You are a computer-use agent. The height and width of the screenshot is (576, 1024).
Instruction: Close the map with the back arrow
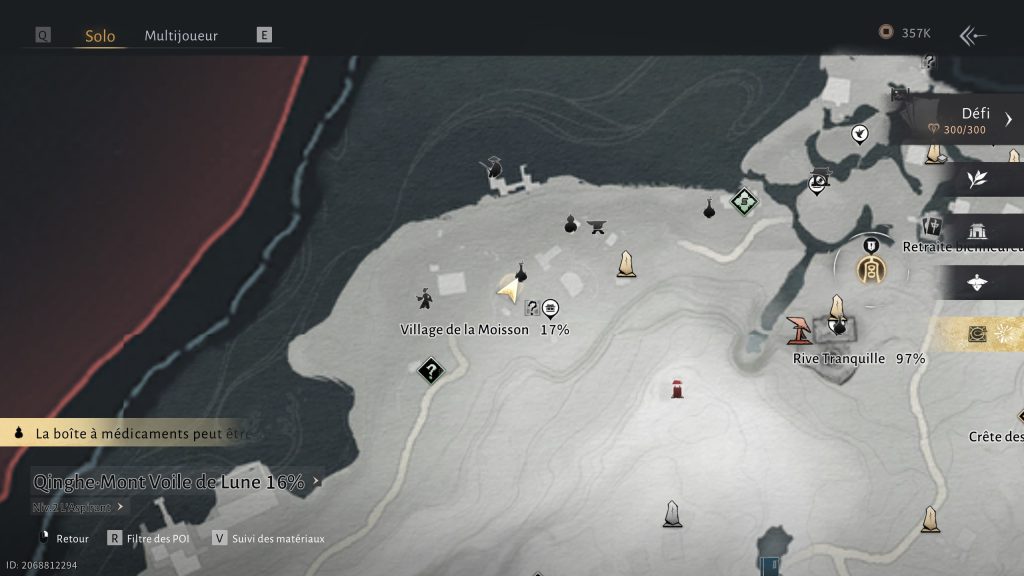[x=972, y=36]
